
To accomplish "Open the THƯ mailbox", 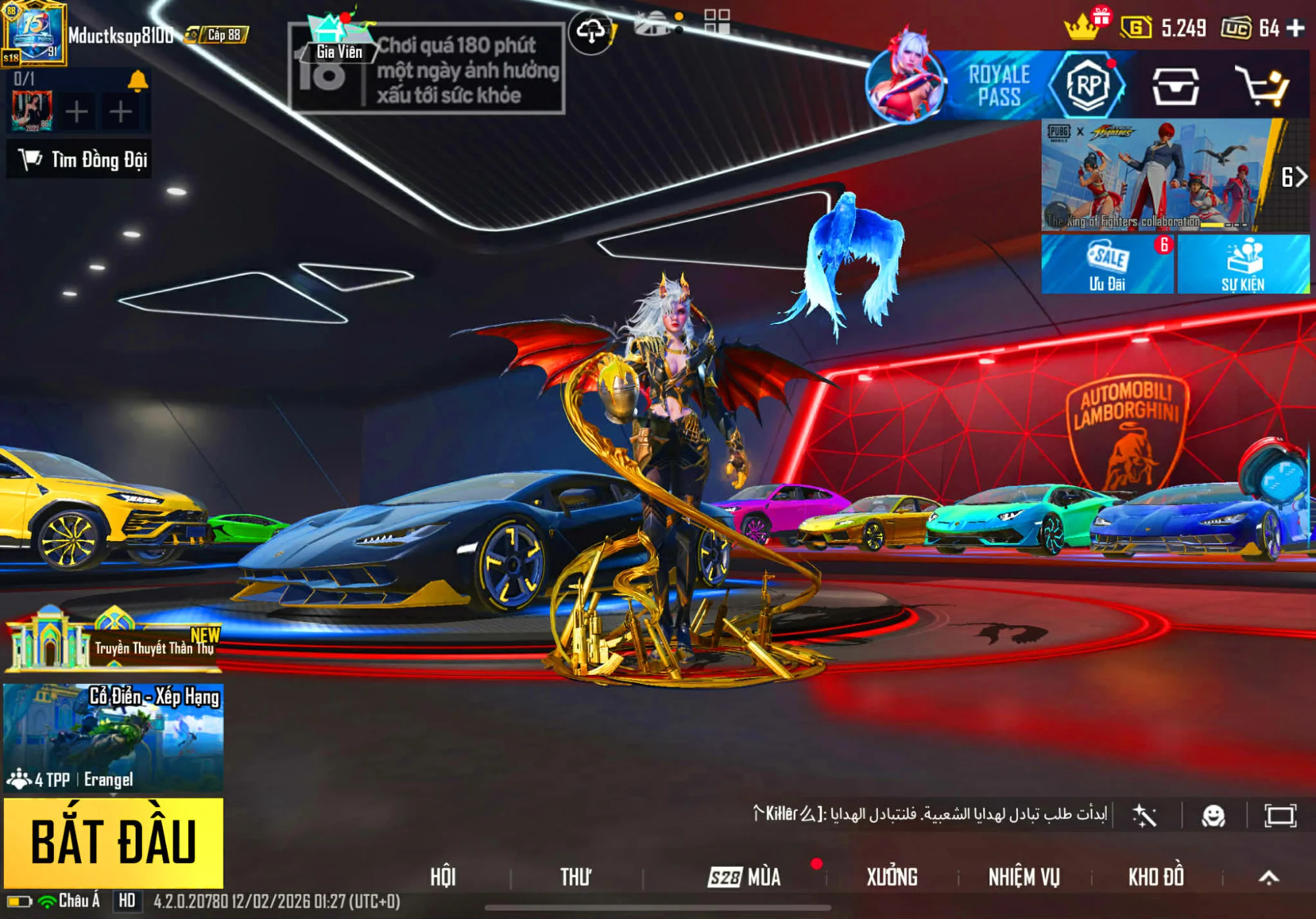I will 576,877.
